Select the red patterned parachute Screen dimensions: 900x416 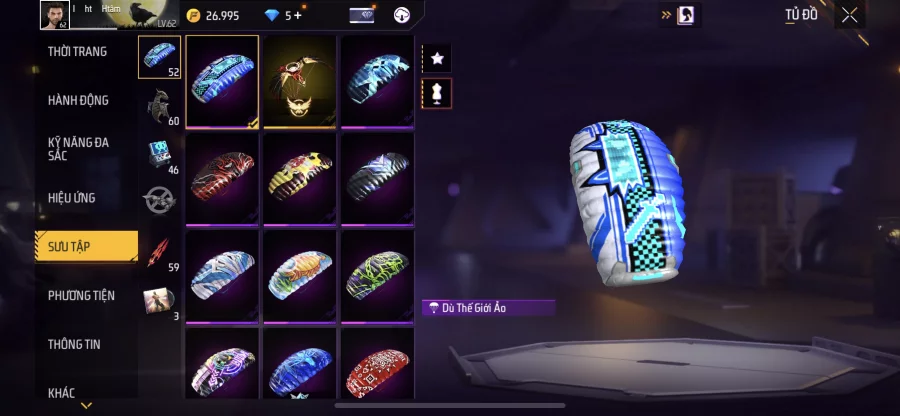point(222,178)
